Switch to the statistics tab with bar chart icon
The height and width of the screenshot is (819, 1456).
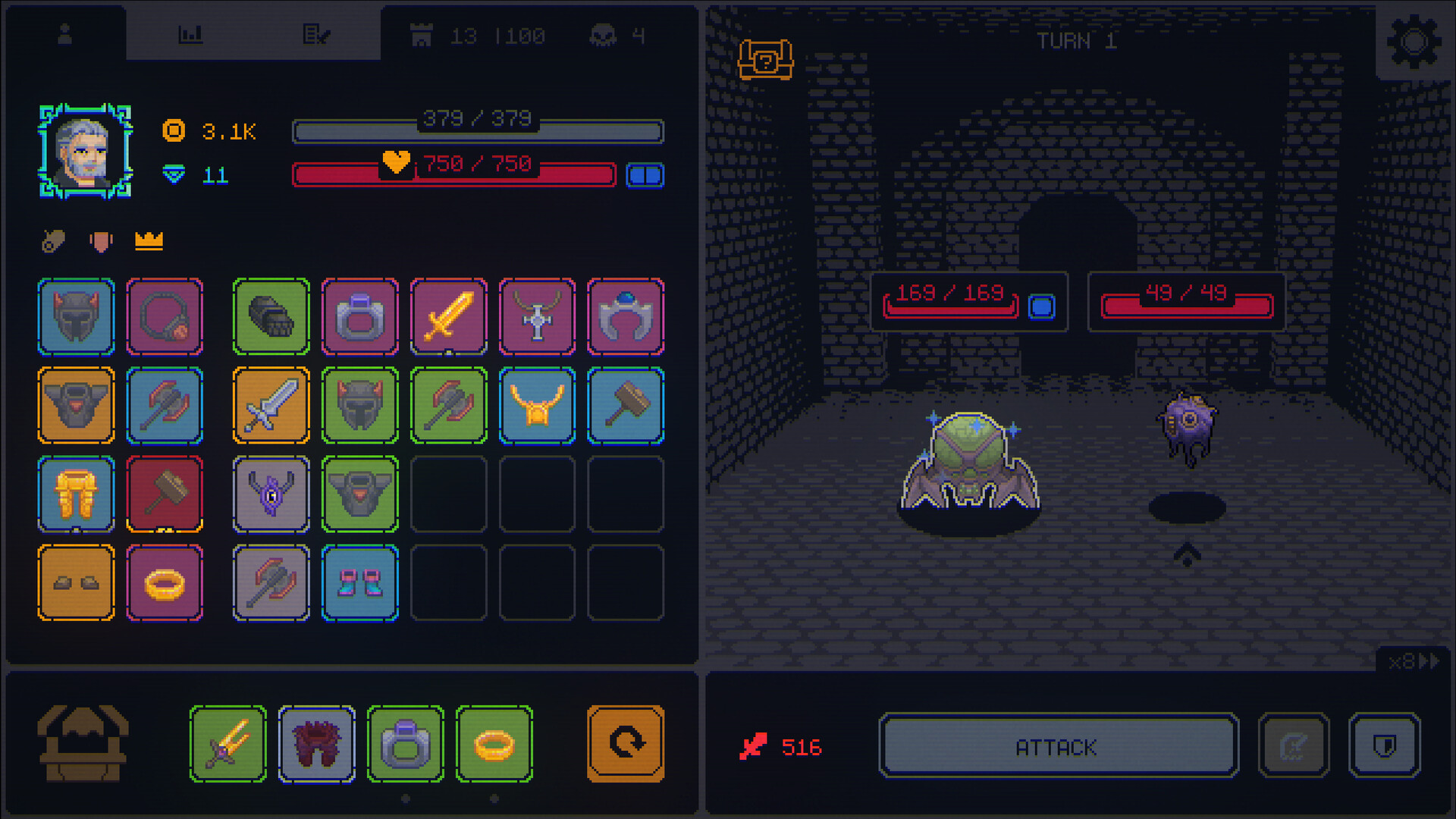[x=191, y=33]
